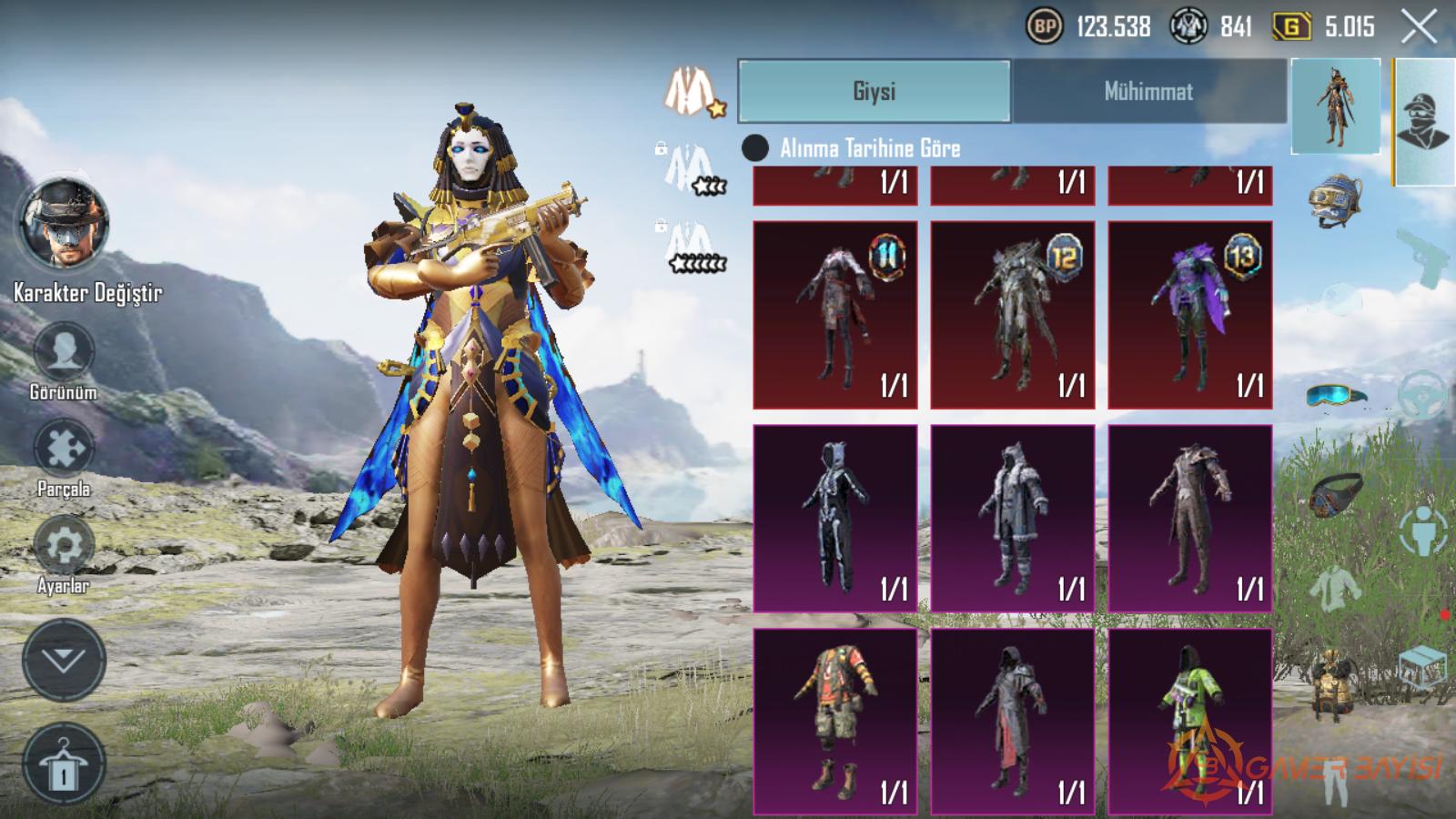Select the grey fur-coat outfit

(x=1012, y=517)
